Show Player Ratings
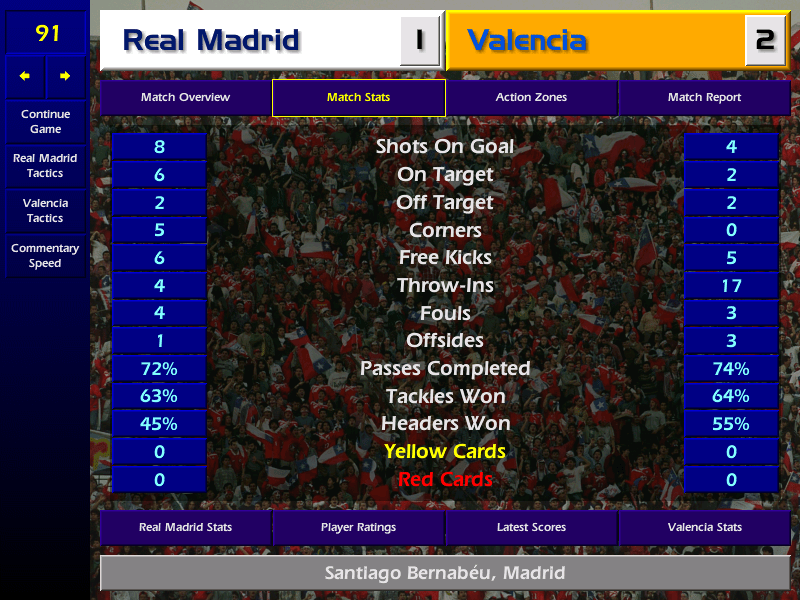This screenshot has height=600, width=800. (358, 527)
